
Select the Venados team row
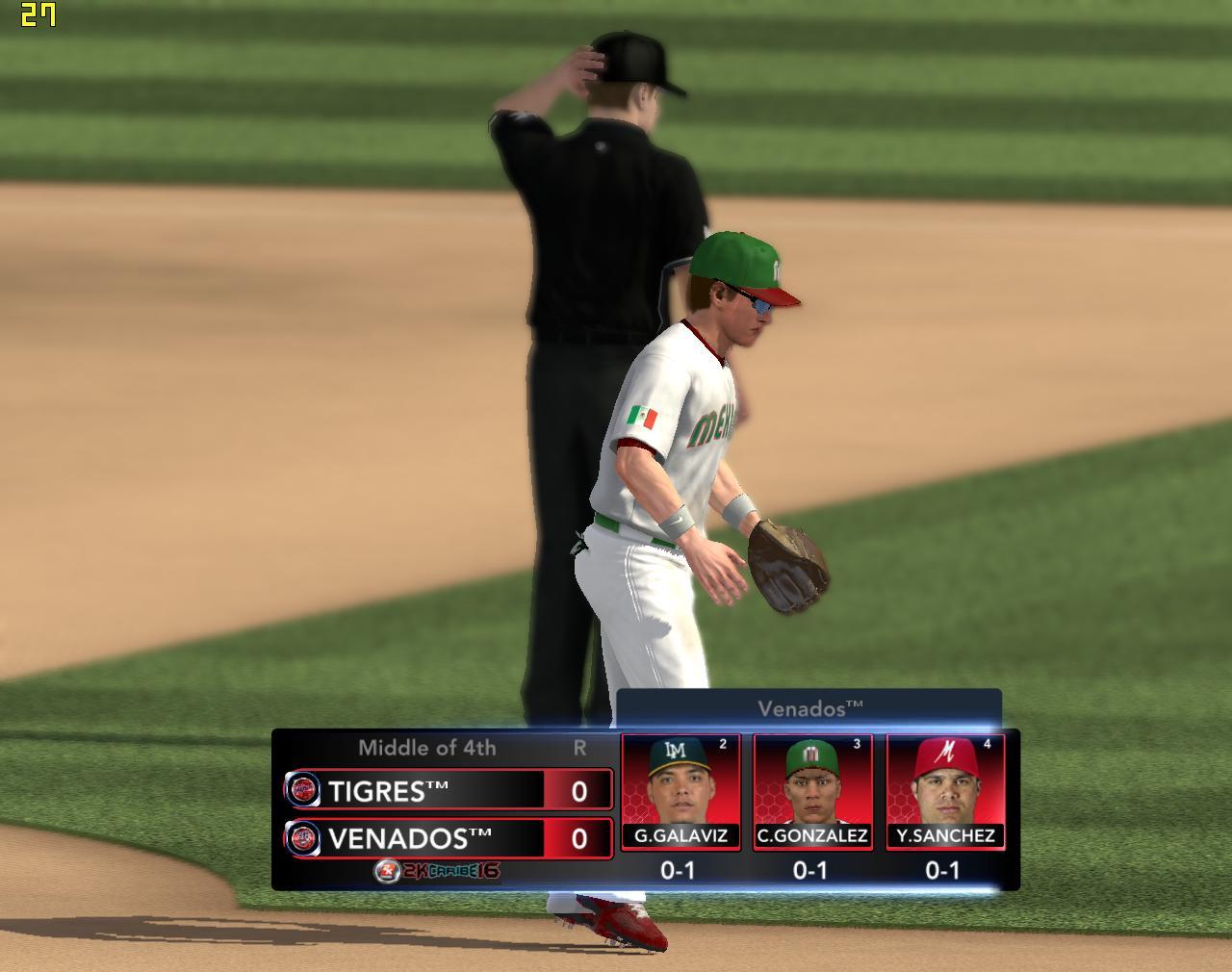448,837
